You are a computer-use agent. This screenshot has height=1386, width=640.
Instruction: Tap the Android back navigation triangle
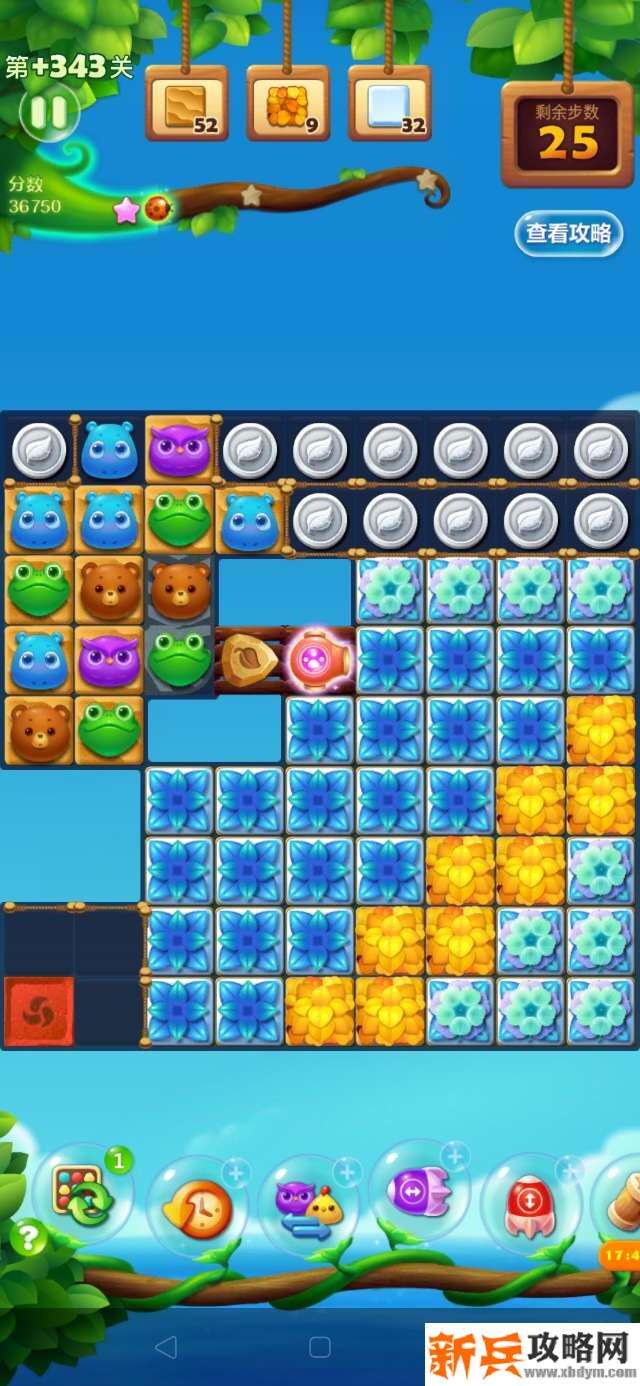[x=166, y=1347]
